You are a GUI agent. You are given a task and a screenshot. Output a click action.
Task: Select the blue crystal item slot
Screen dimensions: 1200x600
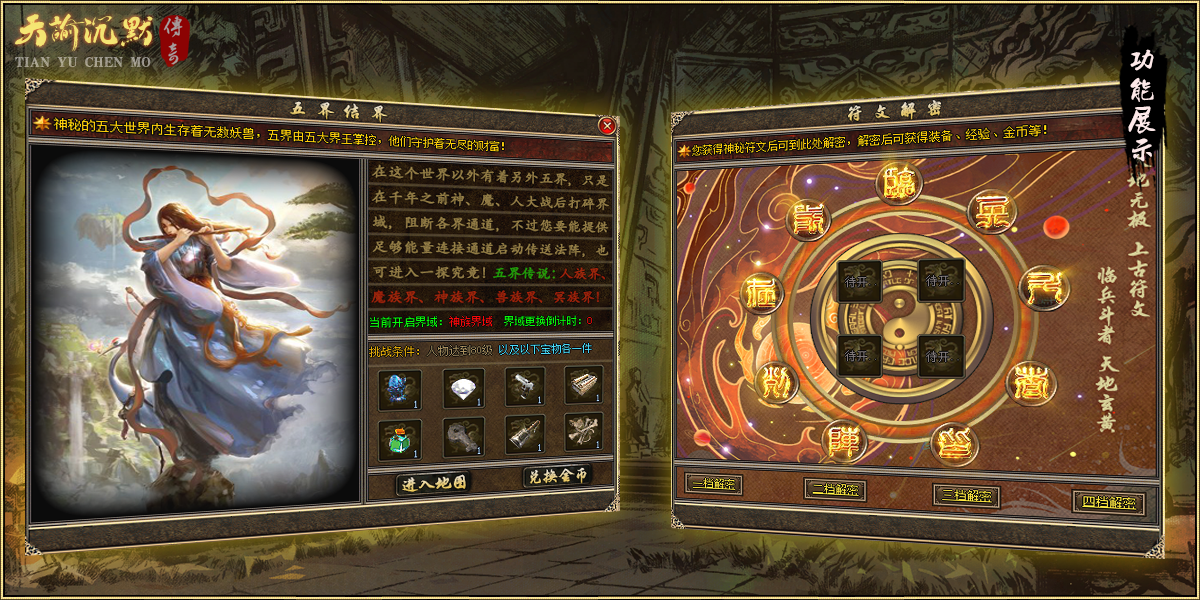tap(400, 390)
